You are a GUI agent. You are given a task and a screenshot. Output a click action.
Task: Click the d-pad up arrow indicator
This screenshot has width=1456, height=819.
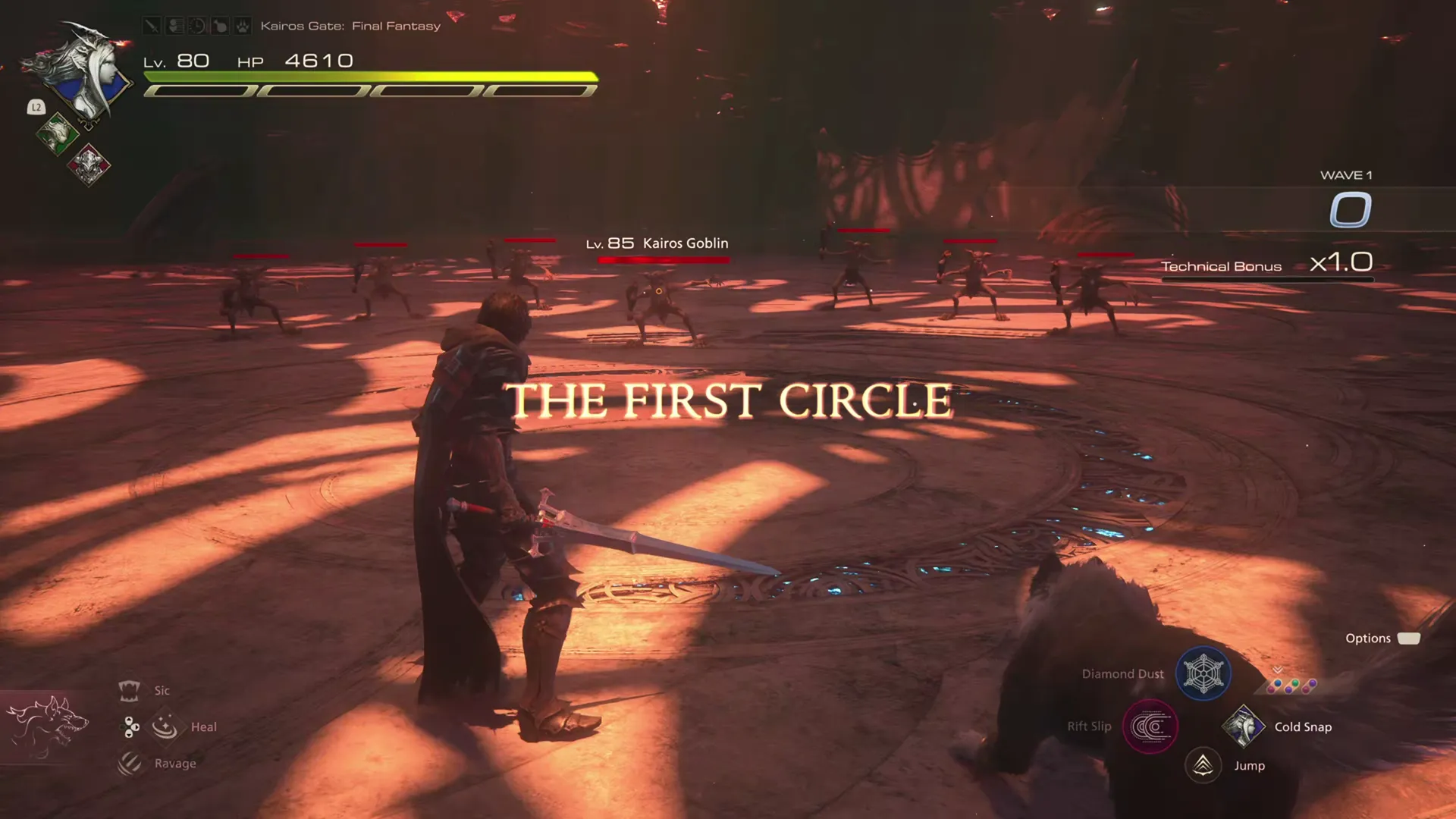pyautogui.click(x=127, y=719)
